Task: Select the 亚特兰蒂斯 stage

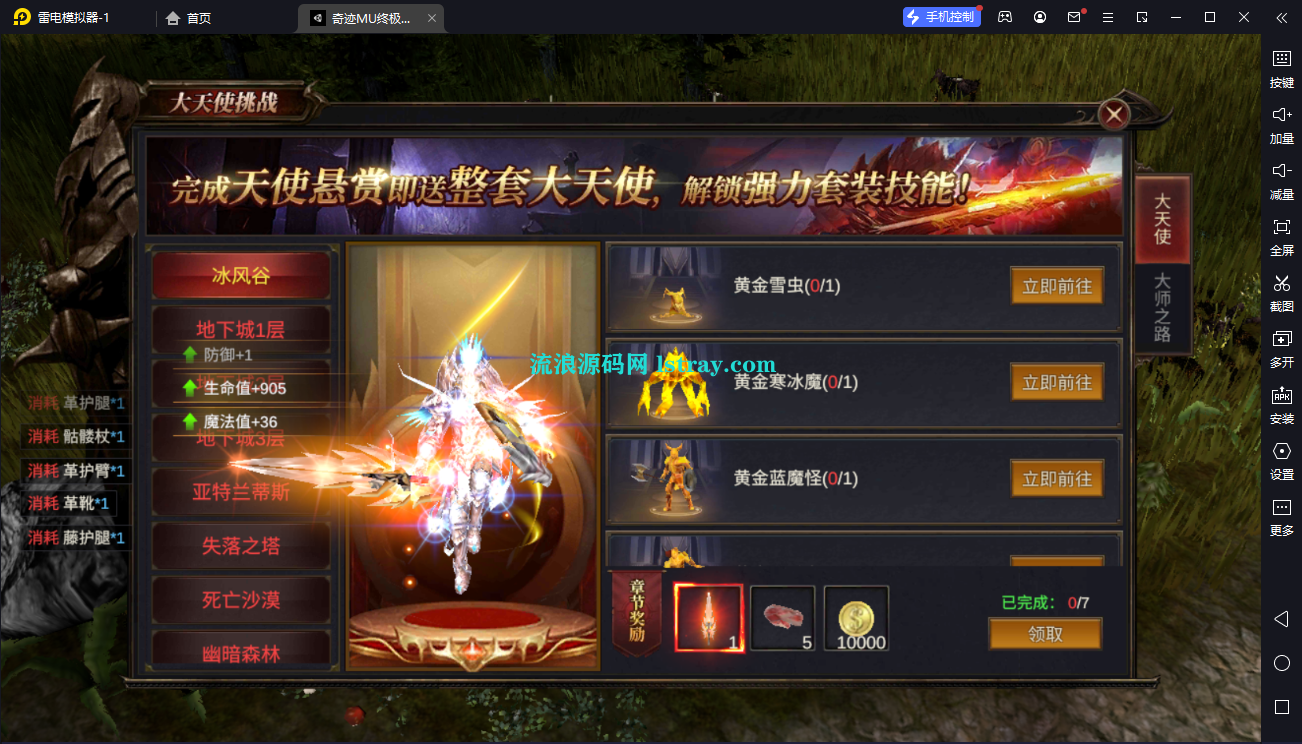Action: coord(241,492)
